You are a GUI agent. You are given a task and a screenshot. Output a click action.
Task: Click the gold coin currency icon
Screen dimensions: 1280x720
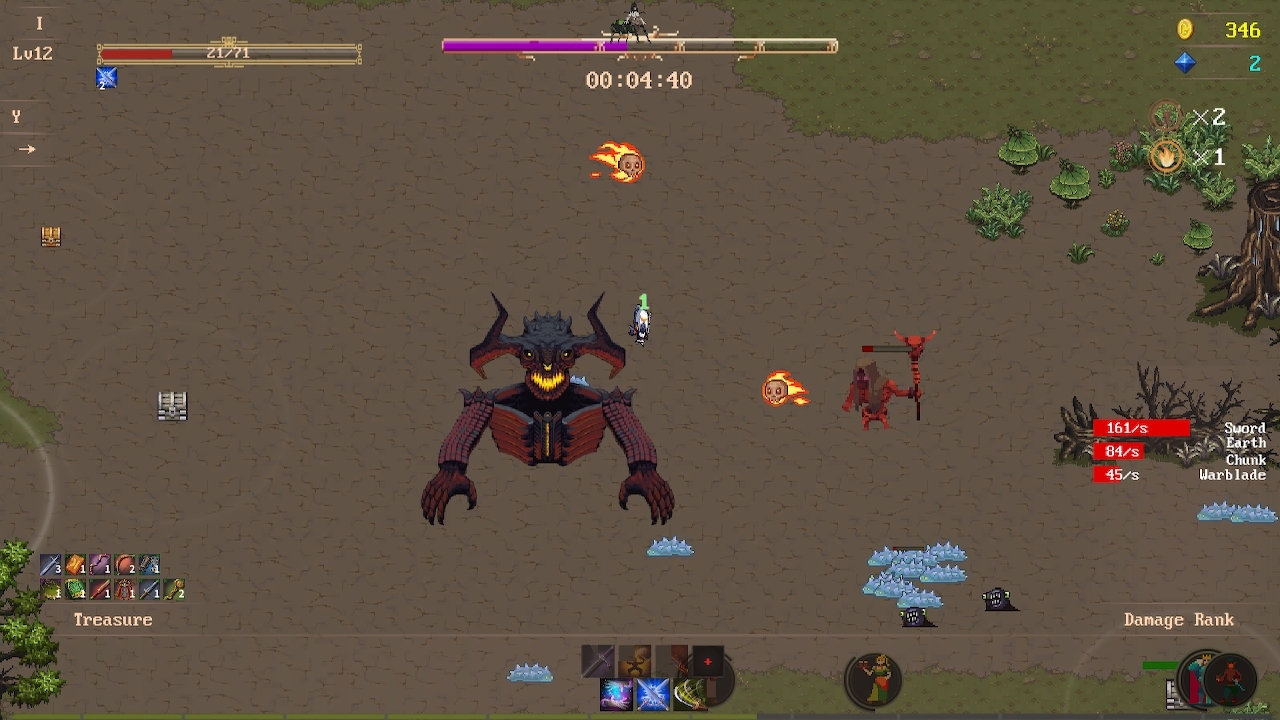tap(1186, 30)
